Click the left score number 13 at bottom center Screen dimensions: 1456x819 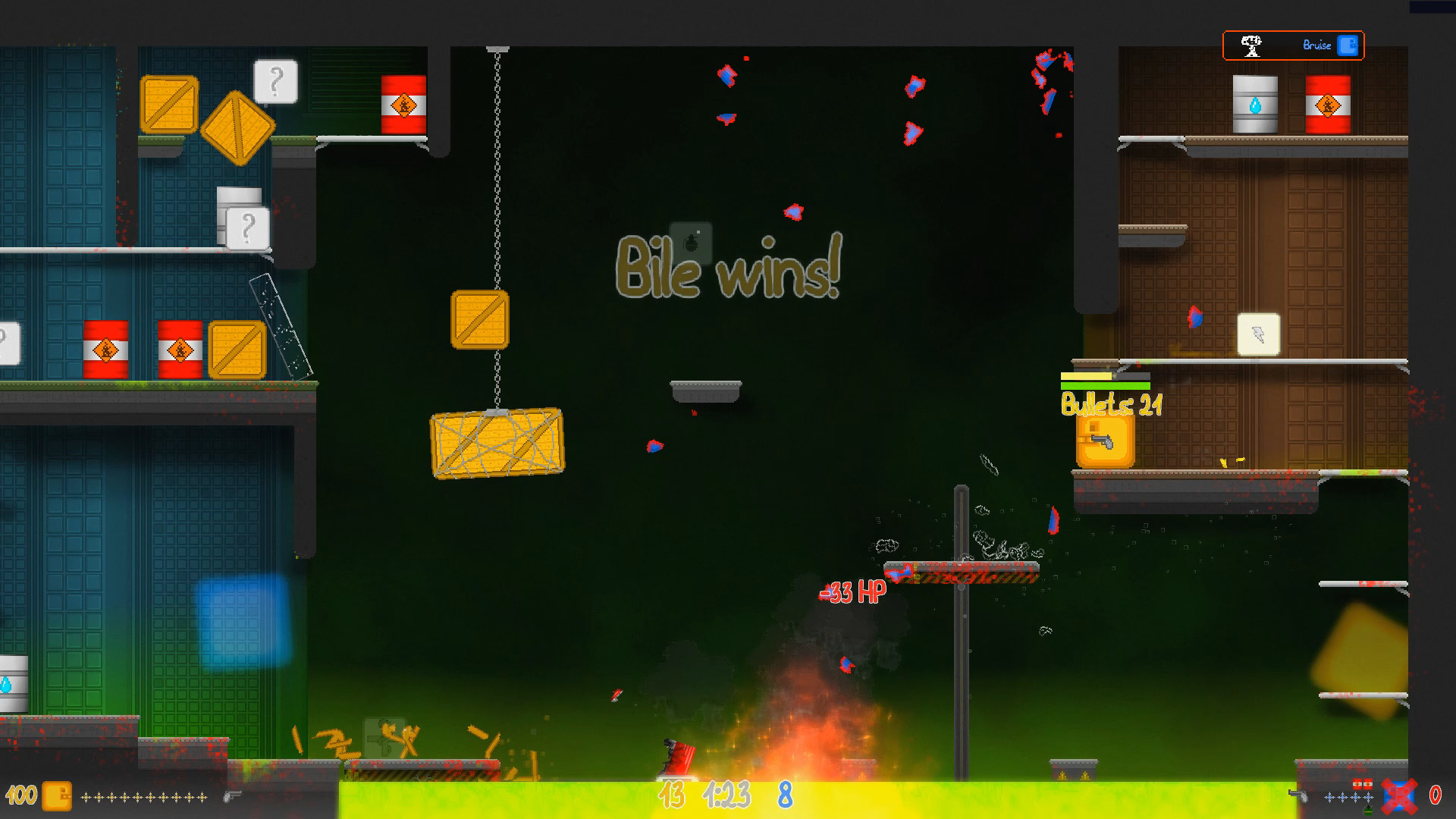click(x=671, y=796)
